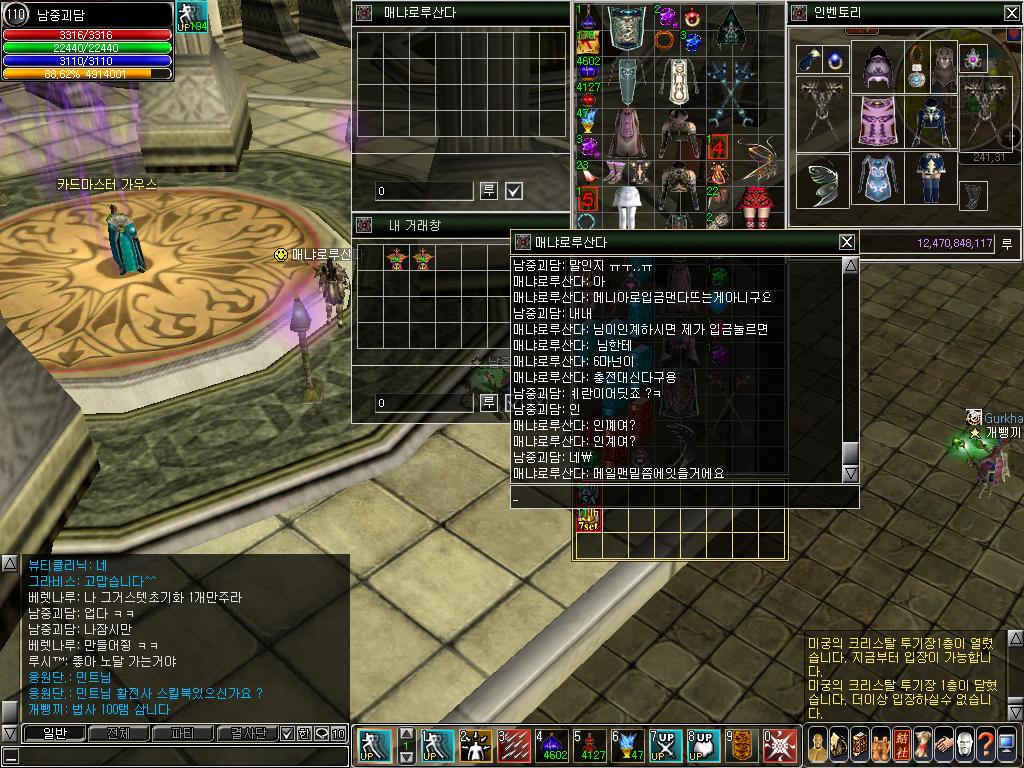
Task: Open the handshake menu icon
Action: (941, 745)
